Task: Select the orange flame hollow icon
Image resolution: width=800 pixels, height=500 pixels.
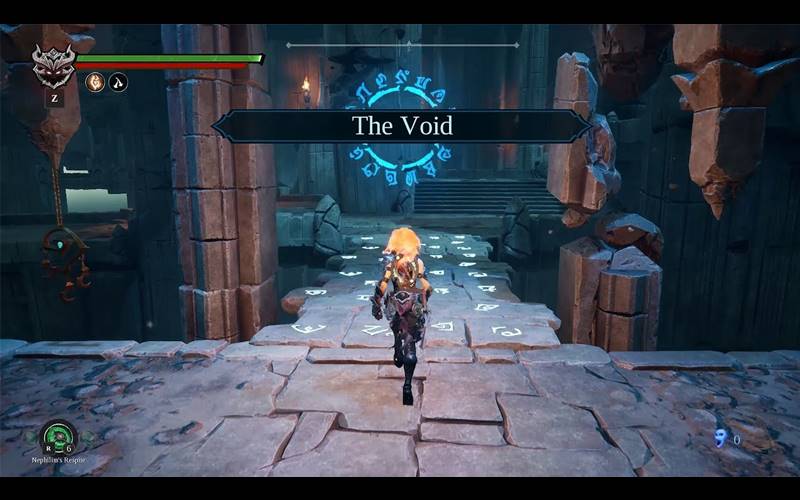Action: (x=96, y=83)
